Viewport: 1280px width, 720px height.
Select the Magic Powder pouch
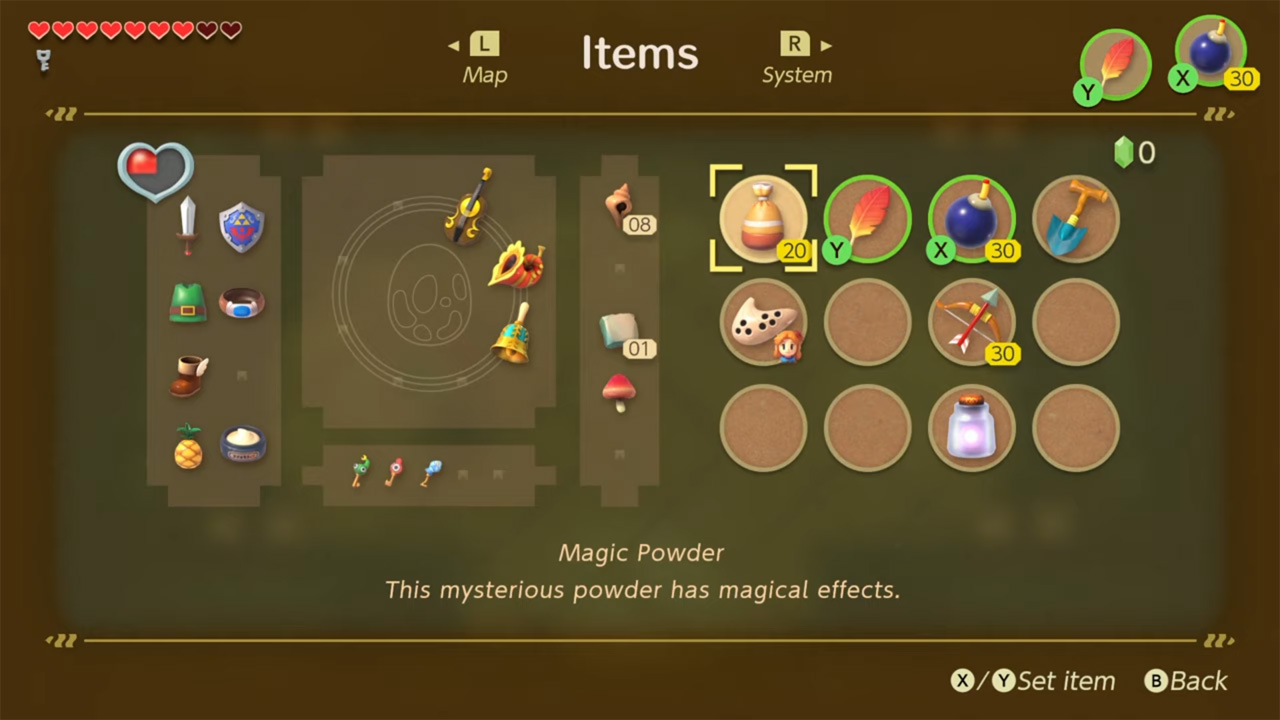(x=764, y=218)
